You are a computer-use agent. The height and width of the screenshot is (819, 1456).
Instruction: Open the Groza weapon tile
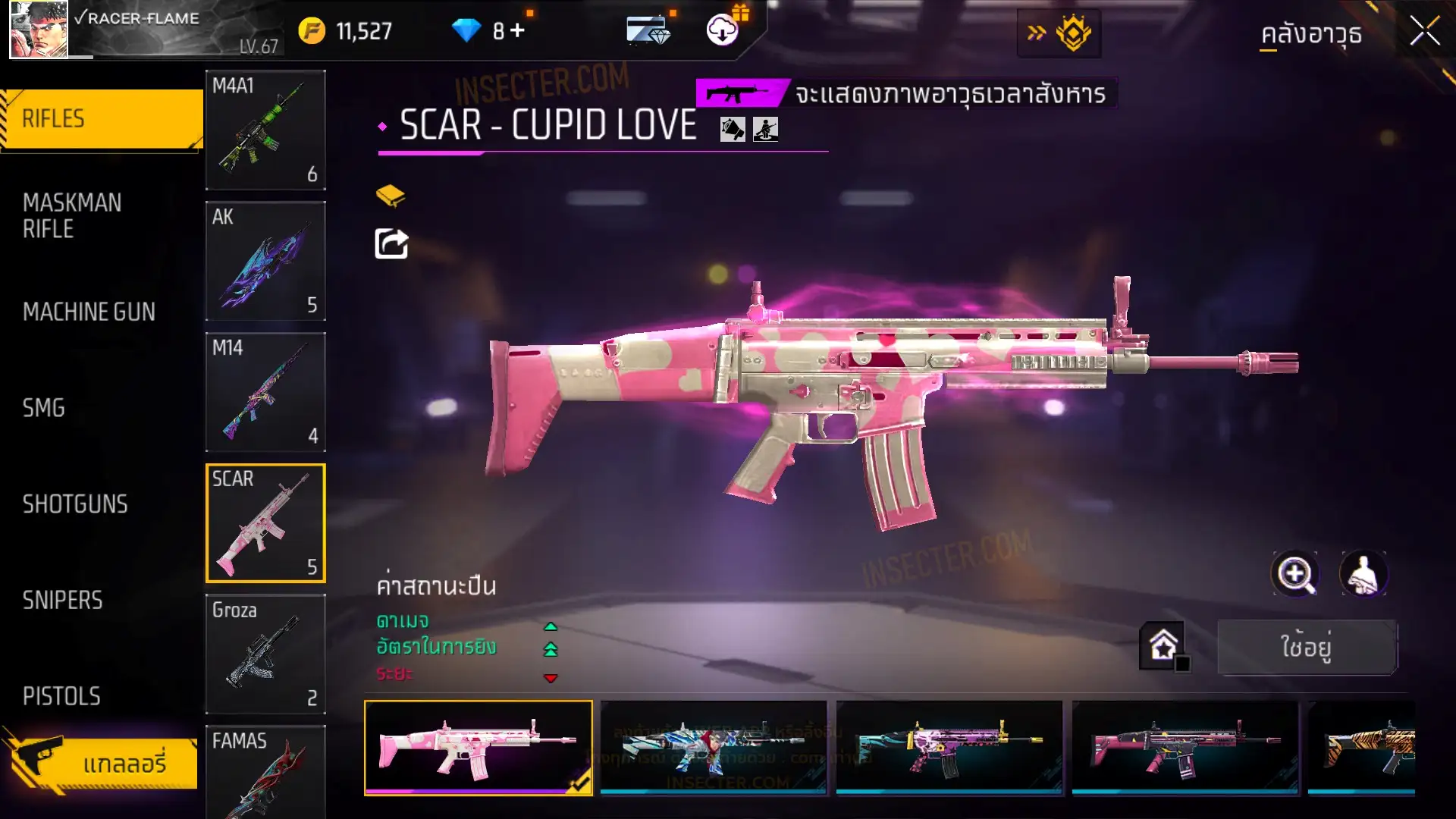click(x=265, y=654)
